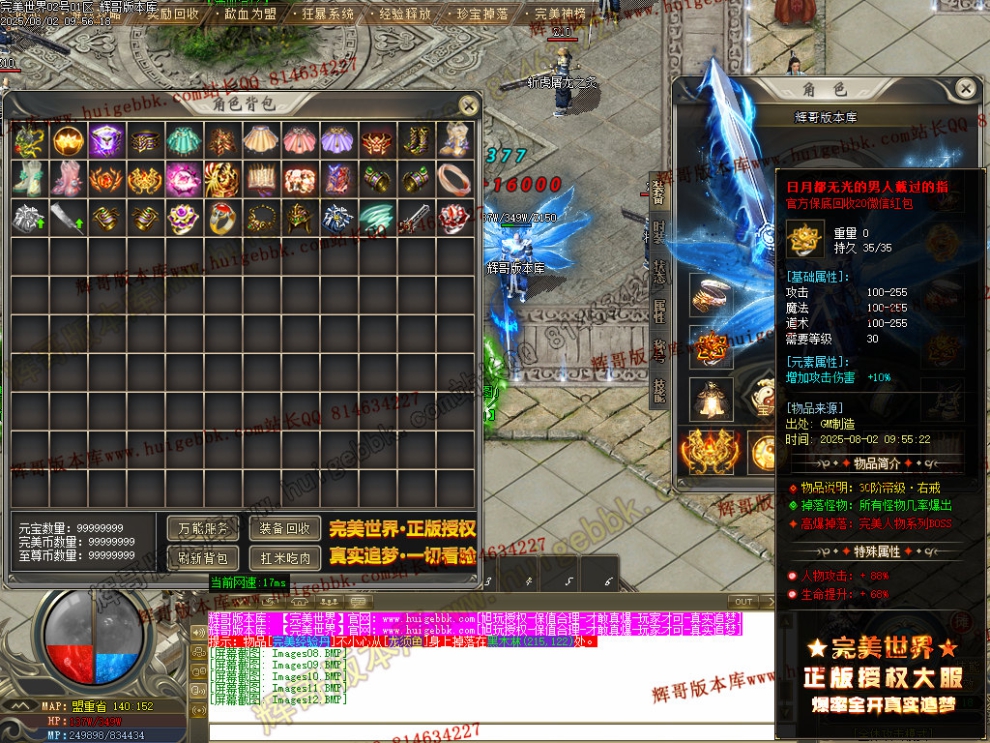Click the 万能服务 button
This screenshot has height=743, width=990.
202,528
